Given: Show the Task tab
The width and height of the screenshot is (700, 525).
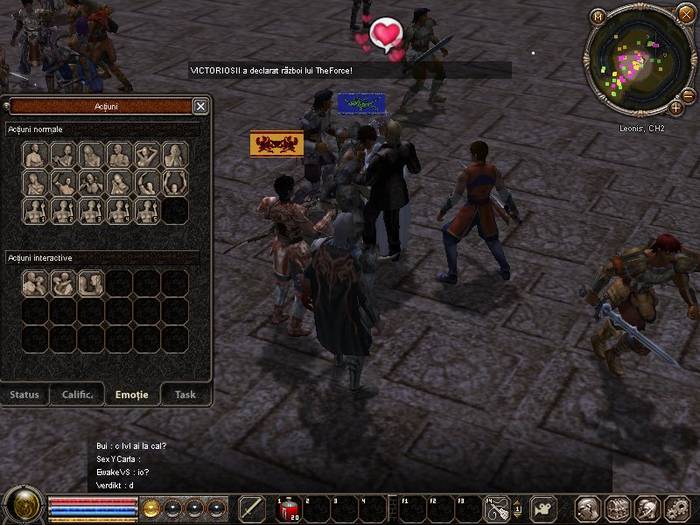Looking at the screenshot, I should pyautogui.click(x=185, y=394).
